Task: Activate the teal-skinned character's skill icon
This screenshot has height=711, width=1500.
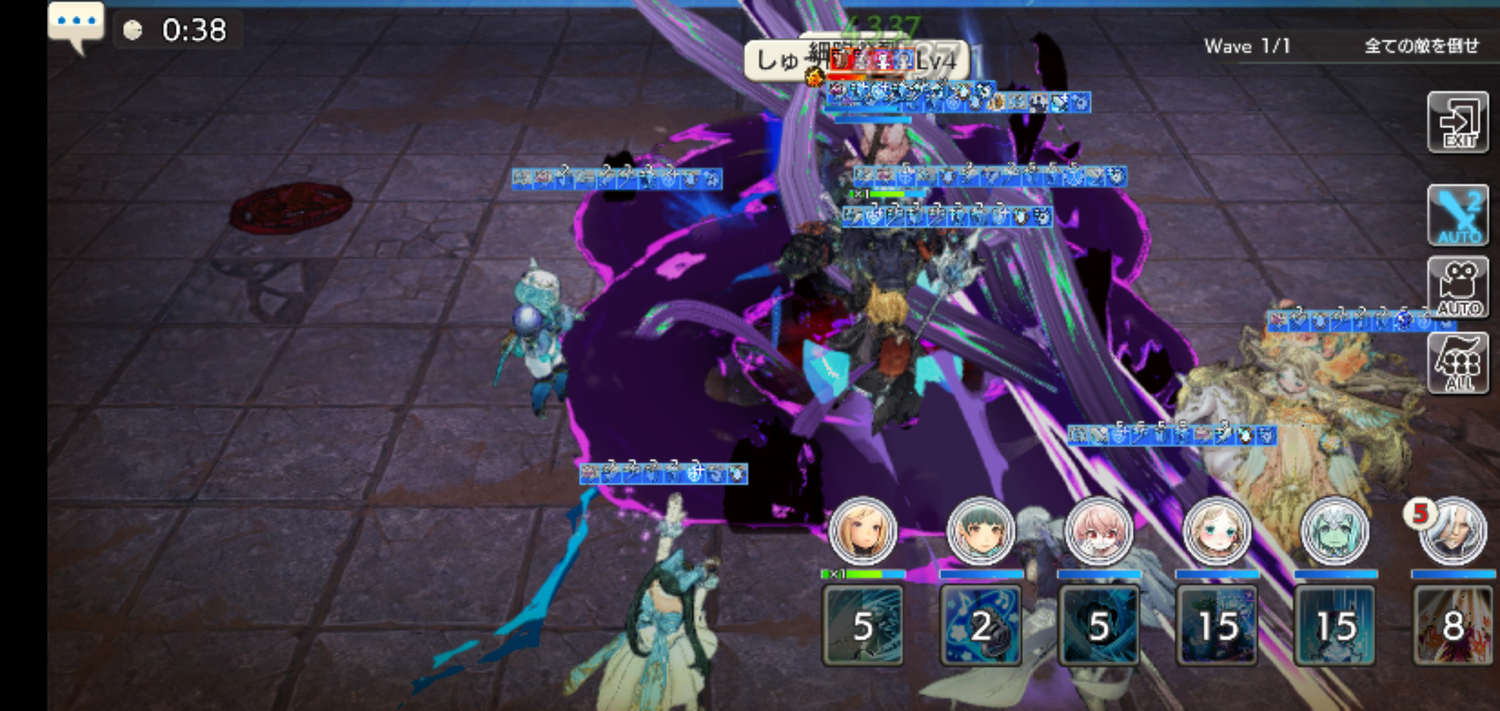Action: pyautogui.click(x=1335, y=625)
